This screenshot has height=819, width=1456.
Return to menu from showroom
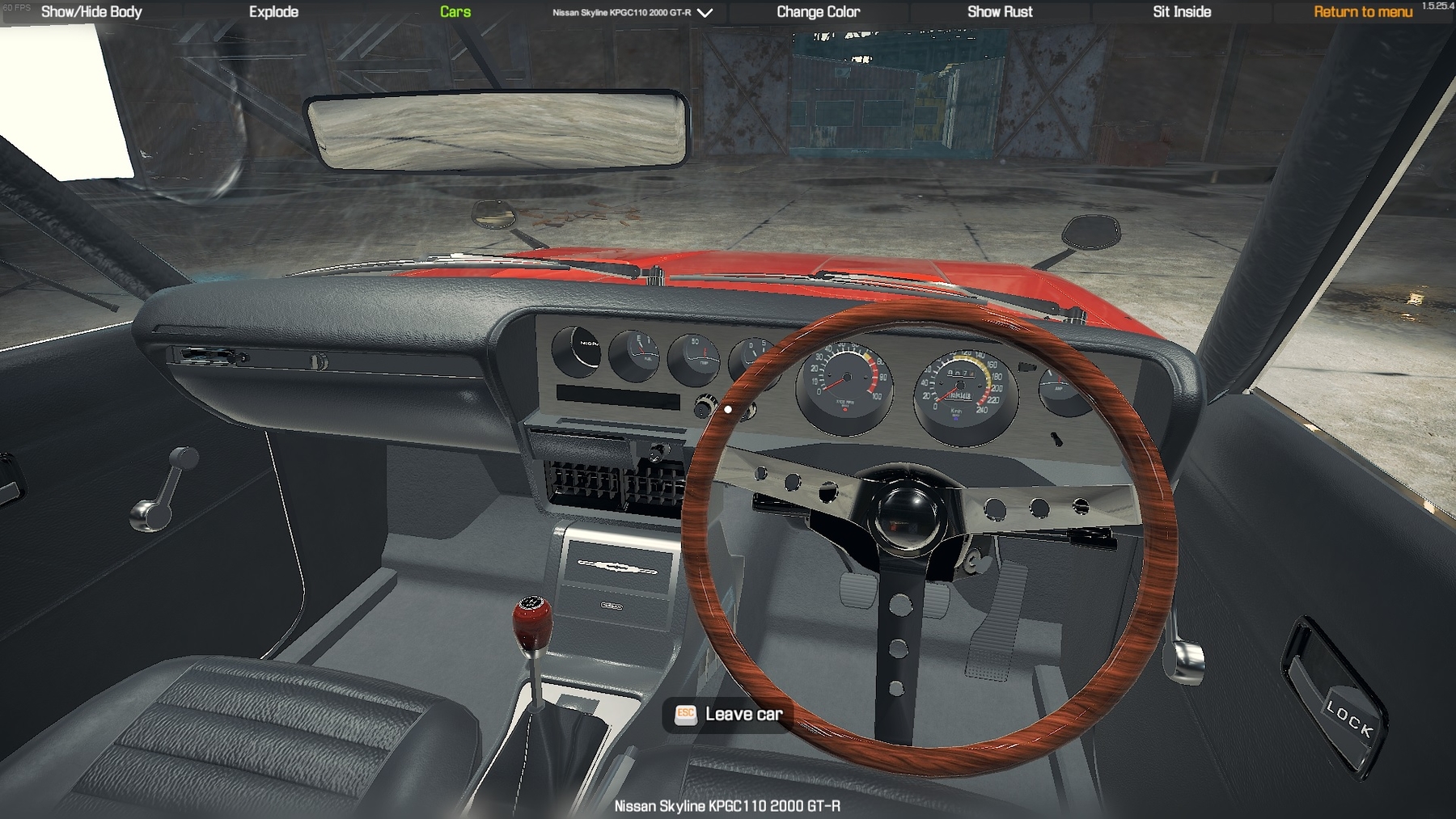tap(1363, 12)
